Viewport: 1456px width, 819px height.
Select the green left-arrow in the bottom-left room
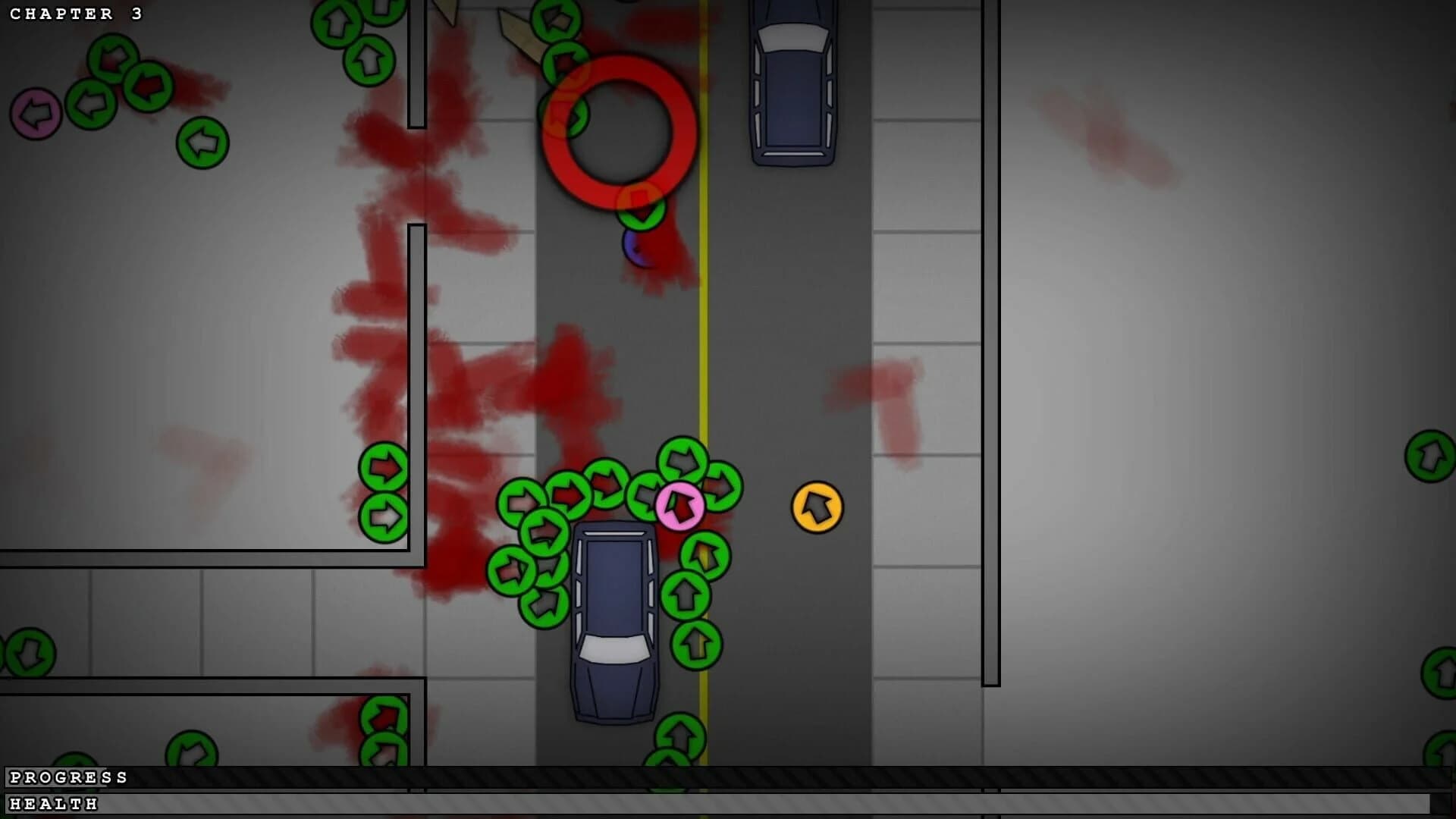31,651
